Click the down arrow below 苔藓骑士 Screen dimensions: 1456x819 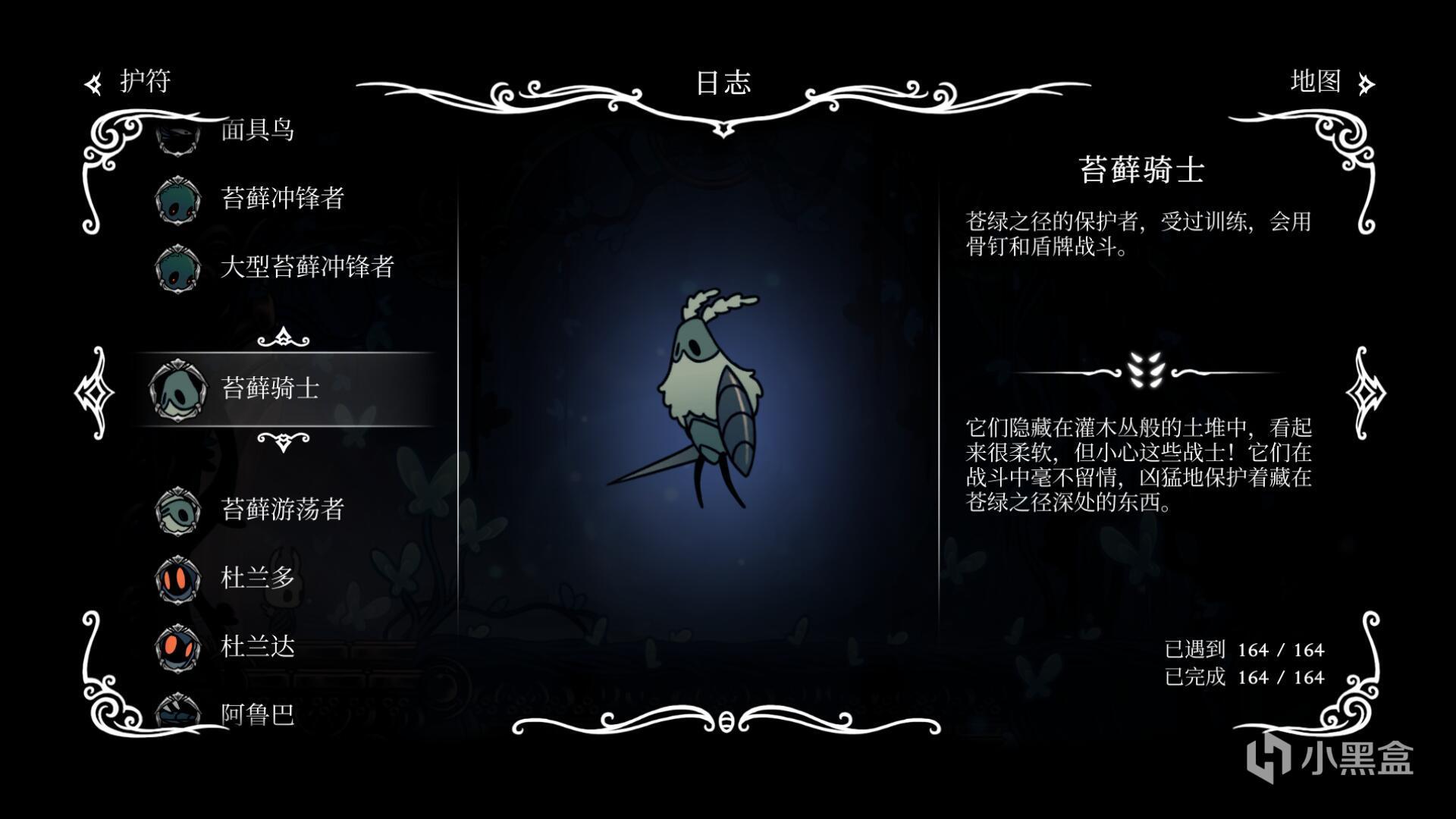pos(283,441)
